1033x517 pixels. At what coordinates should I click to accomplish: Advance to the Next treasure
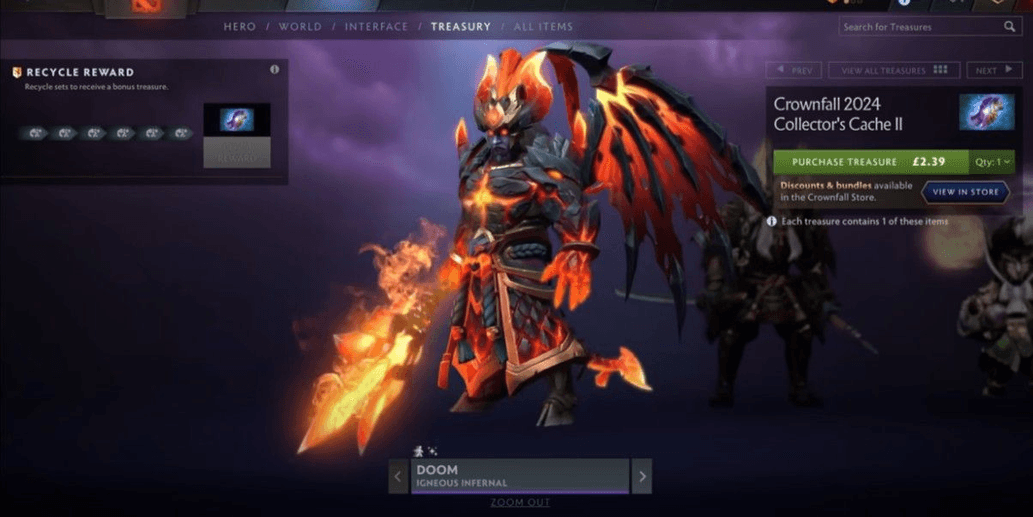(x=993, y=70)
